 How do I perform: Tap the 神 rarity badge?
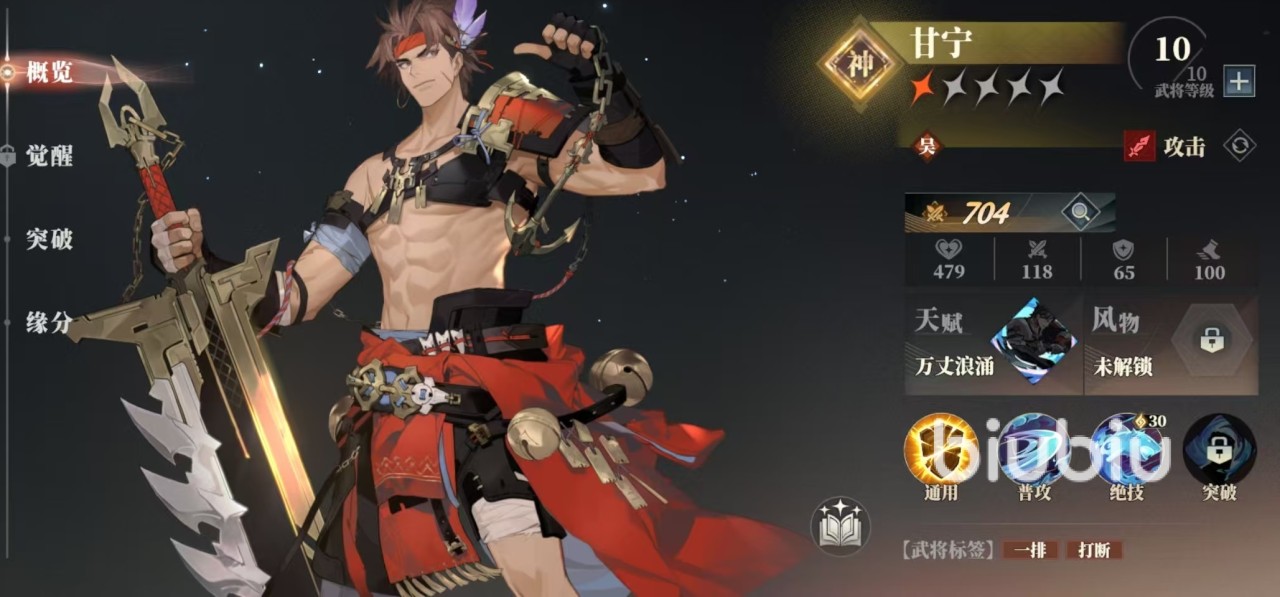[x=861, y=64]
